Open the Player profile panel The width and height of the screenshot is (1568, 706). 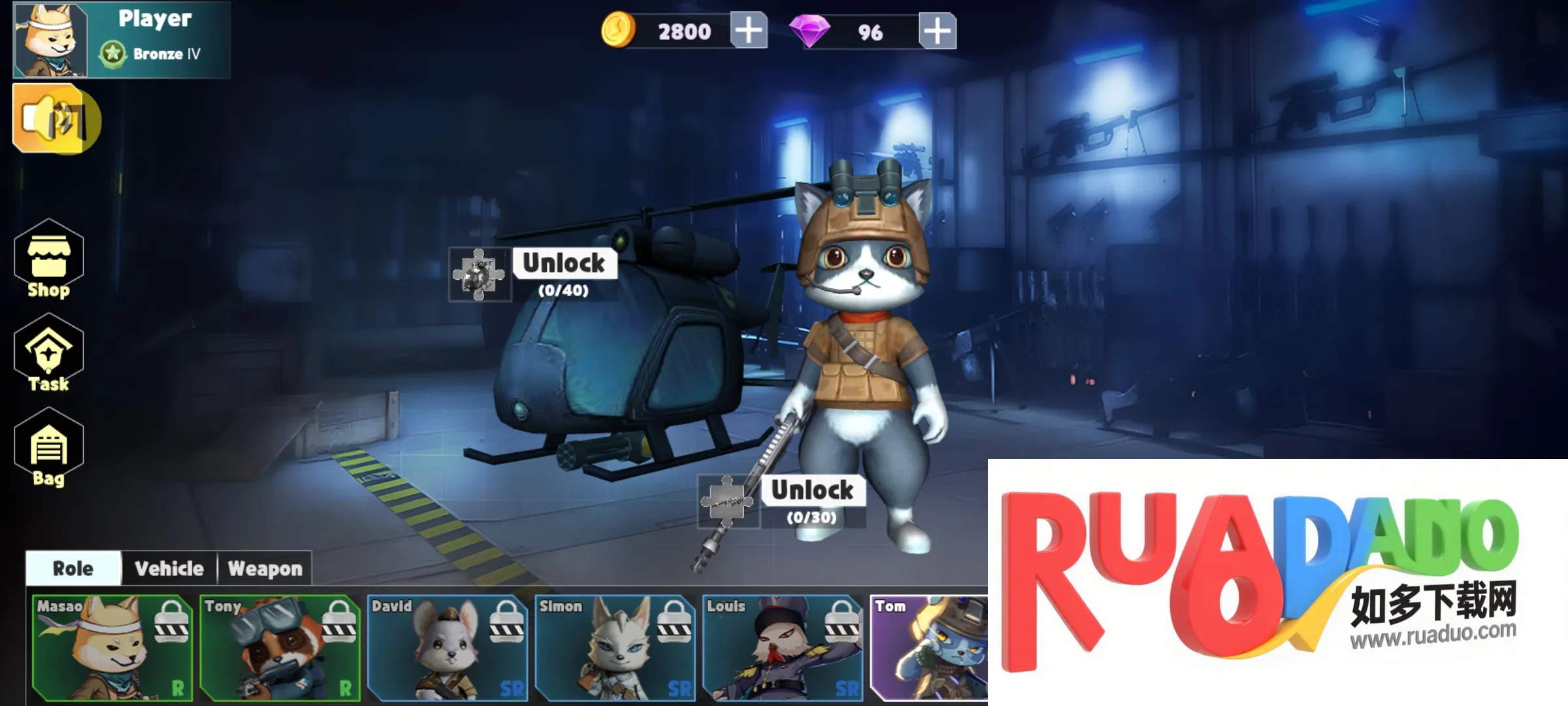(122, 39)
